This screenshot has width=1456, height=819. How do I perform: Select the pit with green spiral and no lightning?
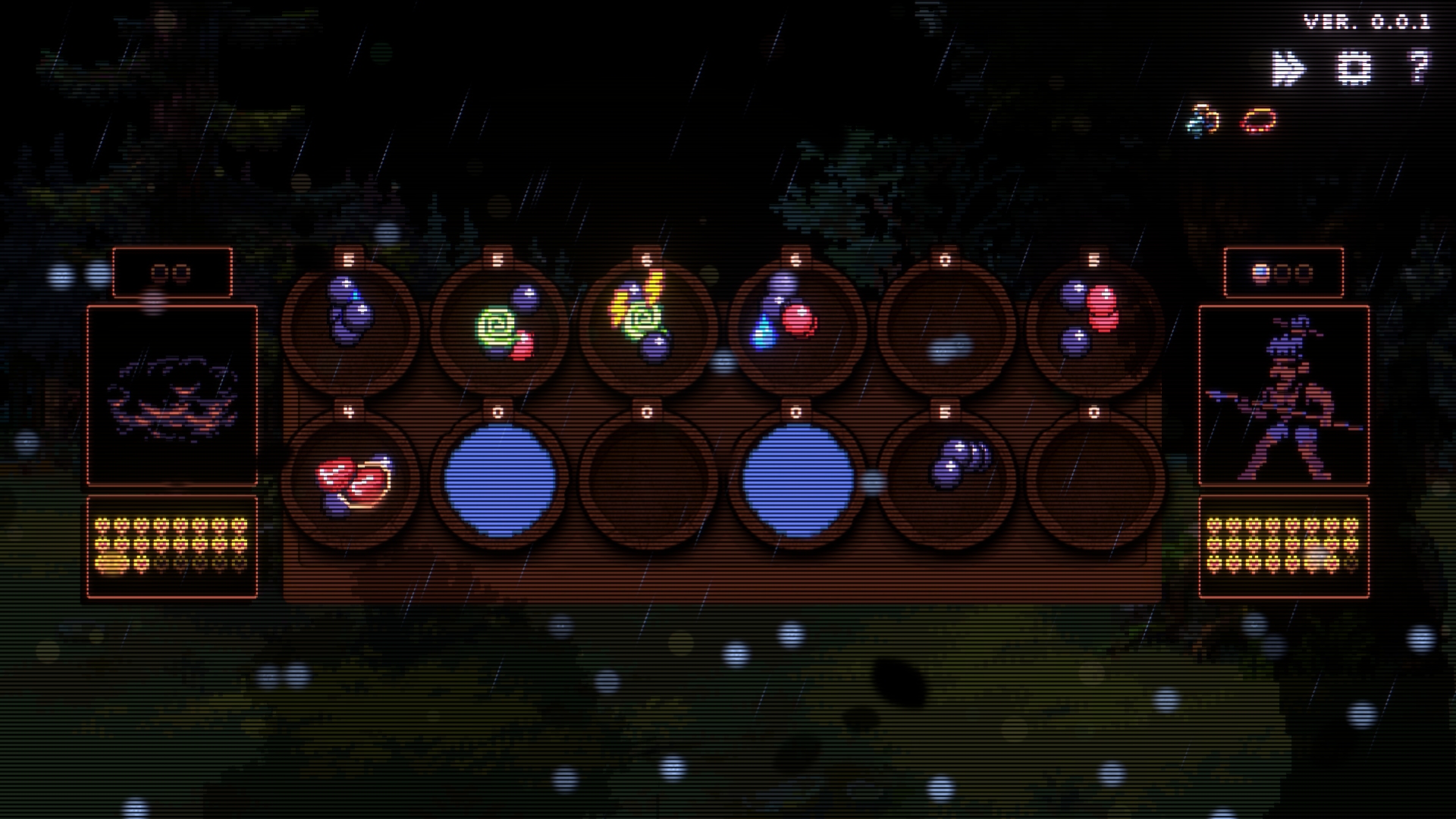click(498, 325)
